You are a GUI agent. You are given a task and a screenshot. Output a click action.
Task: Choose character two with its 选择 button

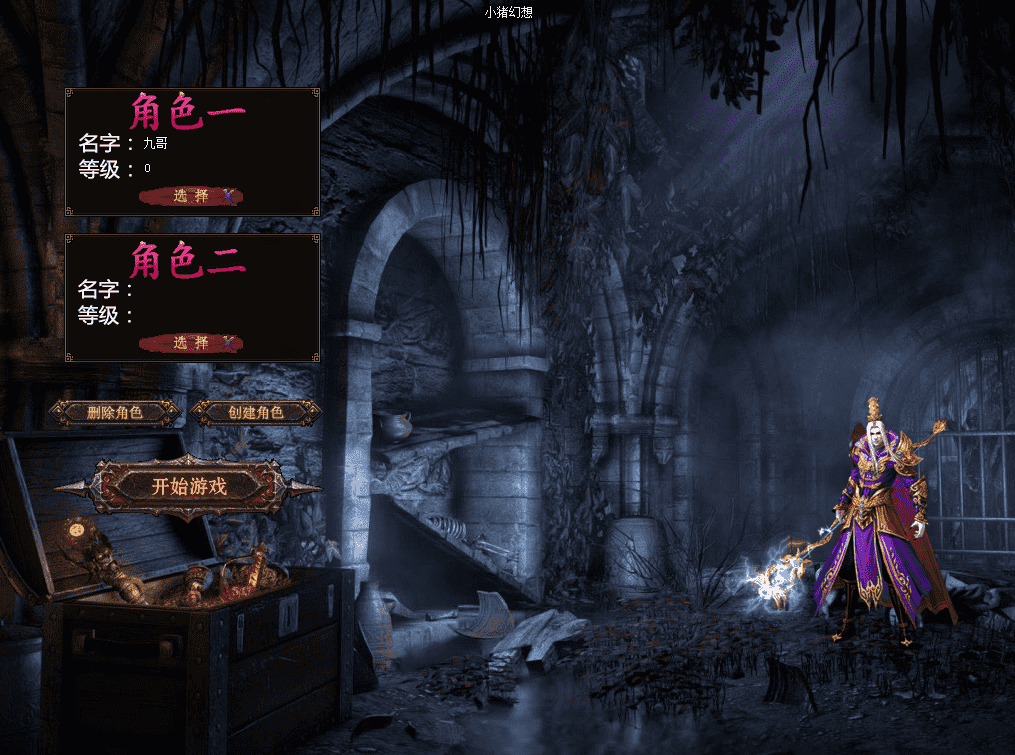point(191,343)
